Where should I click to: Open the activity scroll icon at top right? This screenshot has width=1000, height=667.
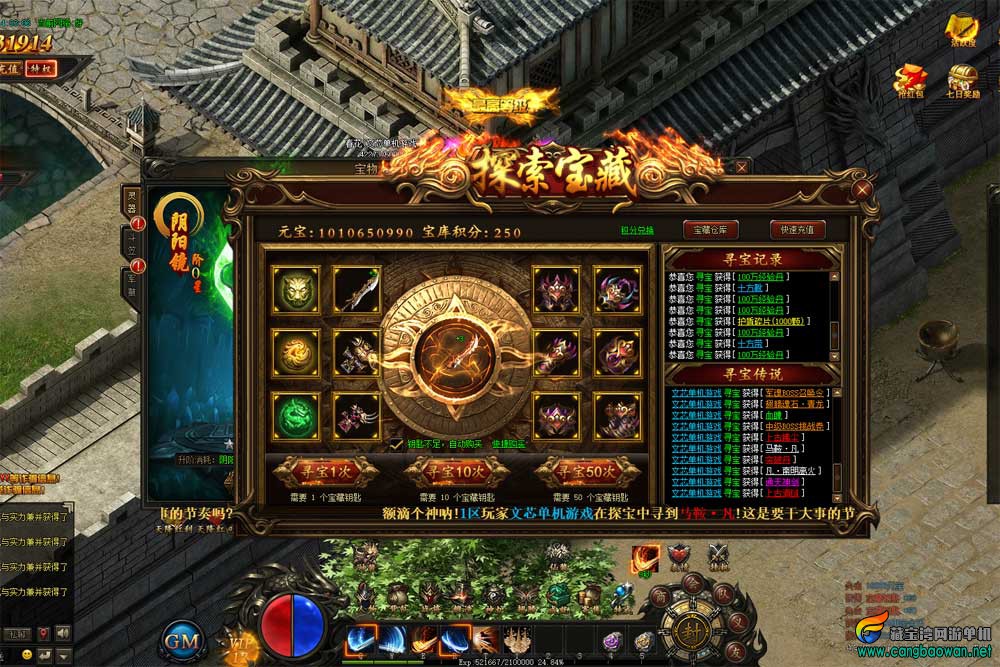[x=961, y=30]
